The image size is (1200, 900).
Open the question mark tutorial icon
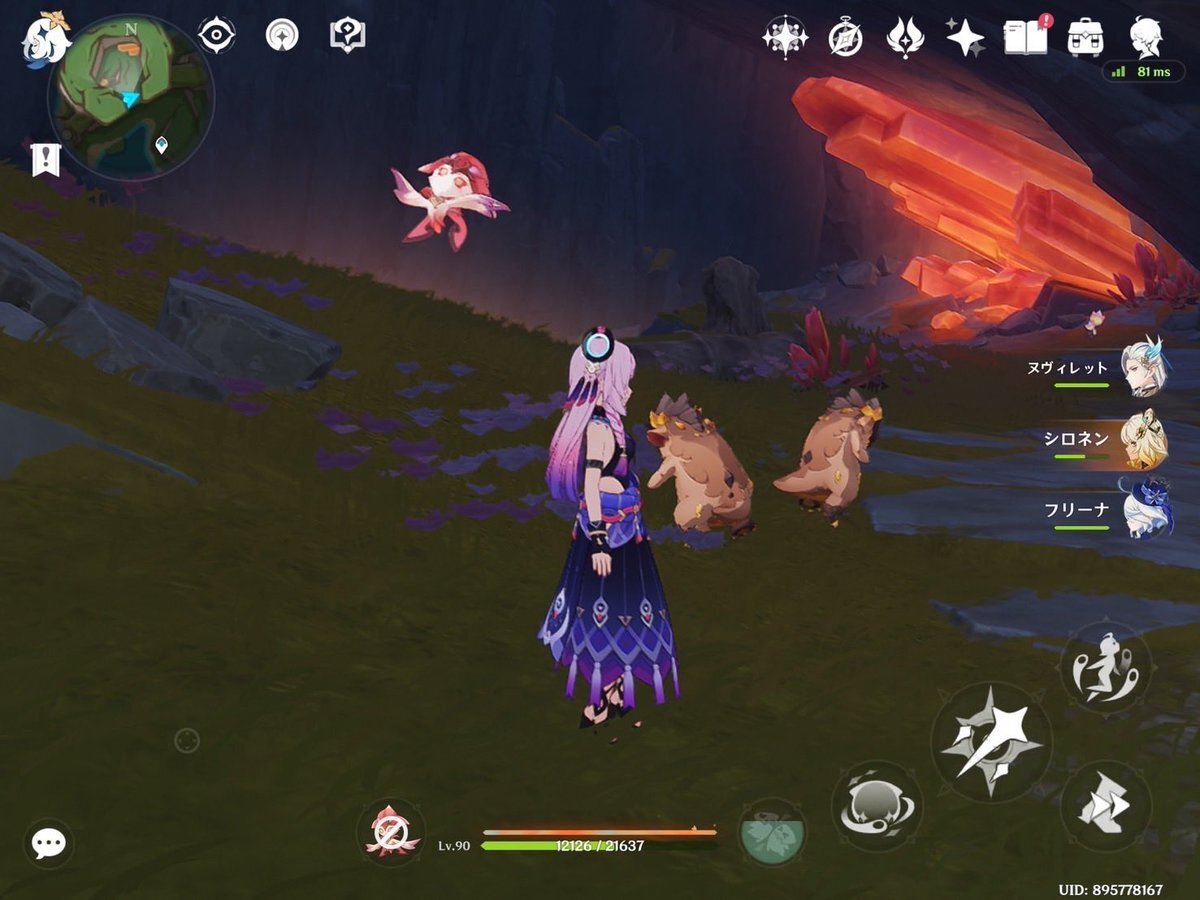coord(347,36)
